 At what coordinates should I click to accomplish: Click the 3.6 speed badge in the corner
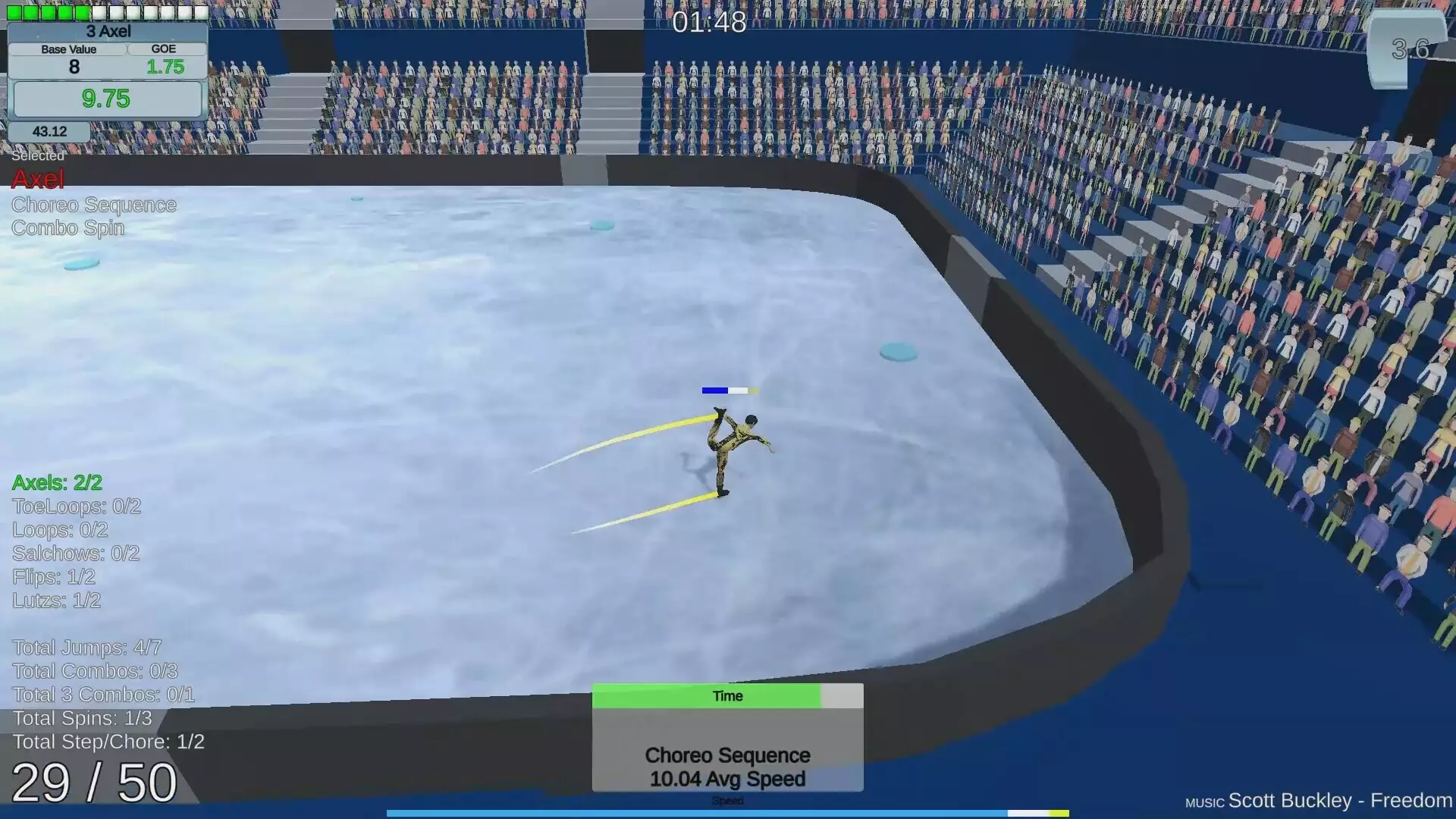[x=1409, y=49]
